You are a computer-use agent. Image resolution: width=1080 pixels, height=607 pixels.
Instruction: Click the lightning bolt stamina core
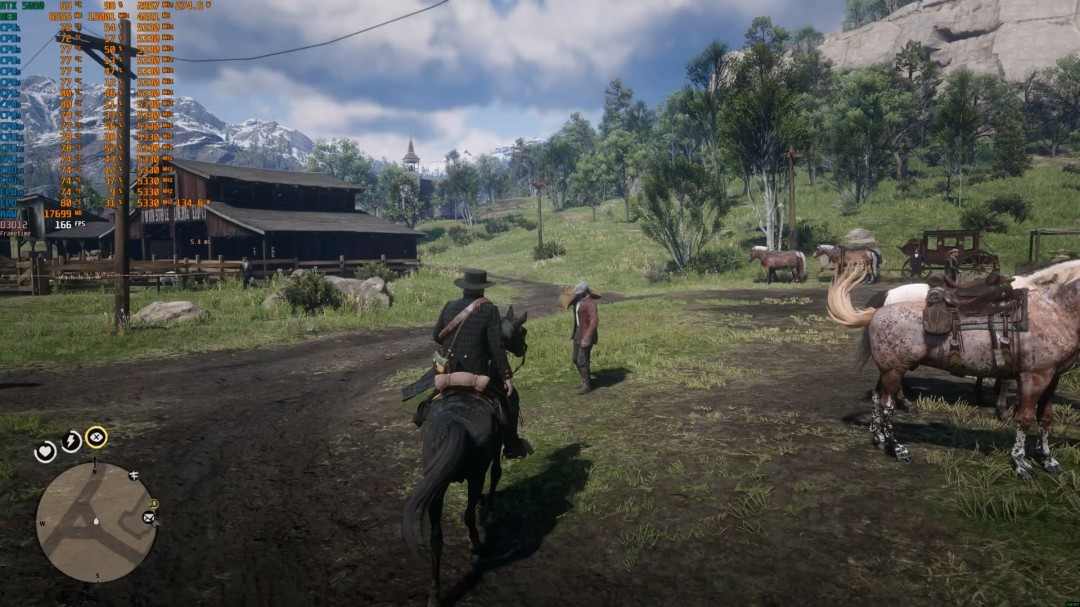(x=71, y=441)
